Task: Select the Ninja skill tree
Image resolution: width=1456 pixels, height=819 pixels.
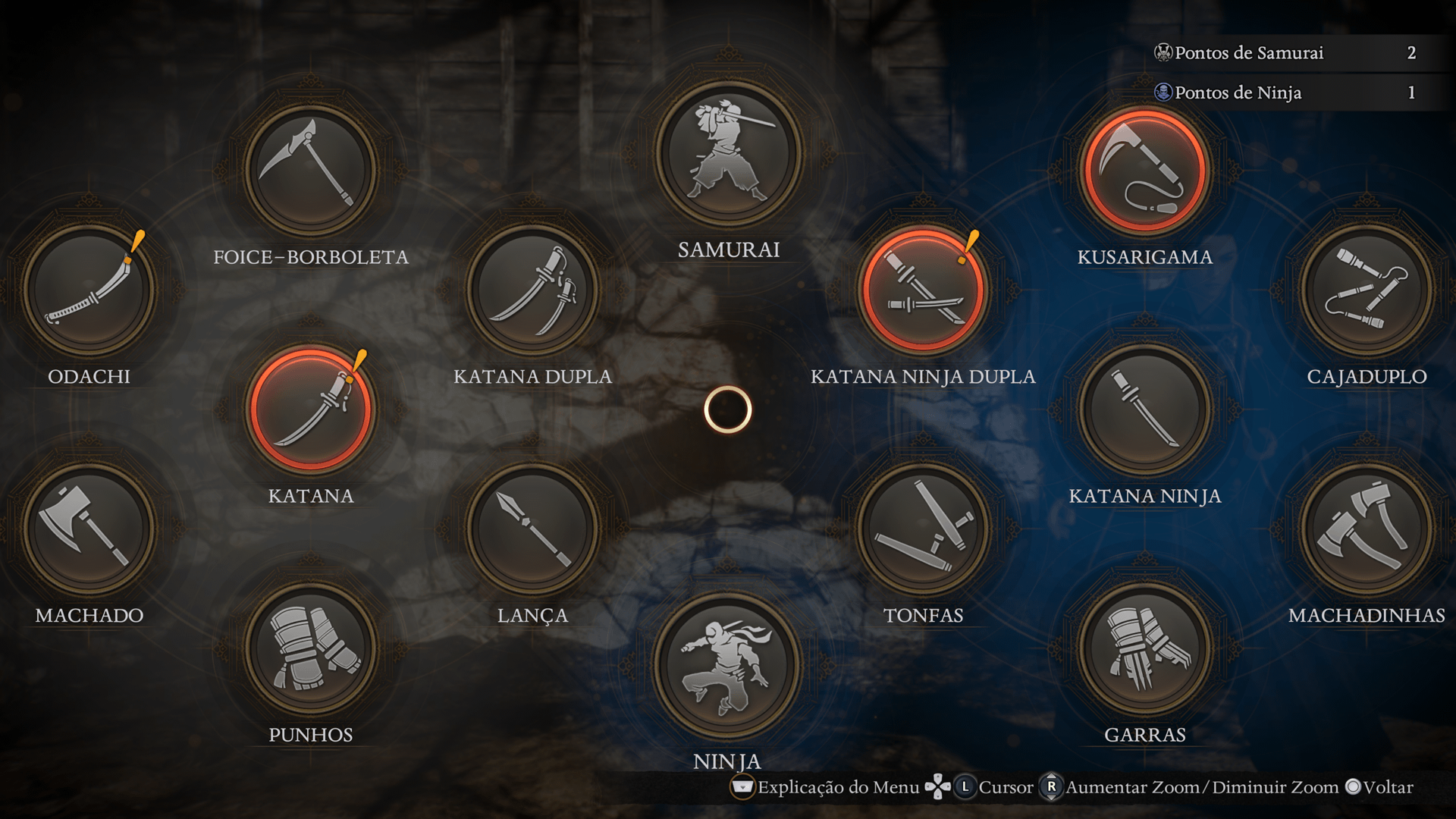Action: click(x=728, y=666)
